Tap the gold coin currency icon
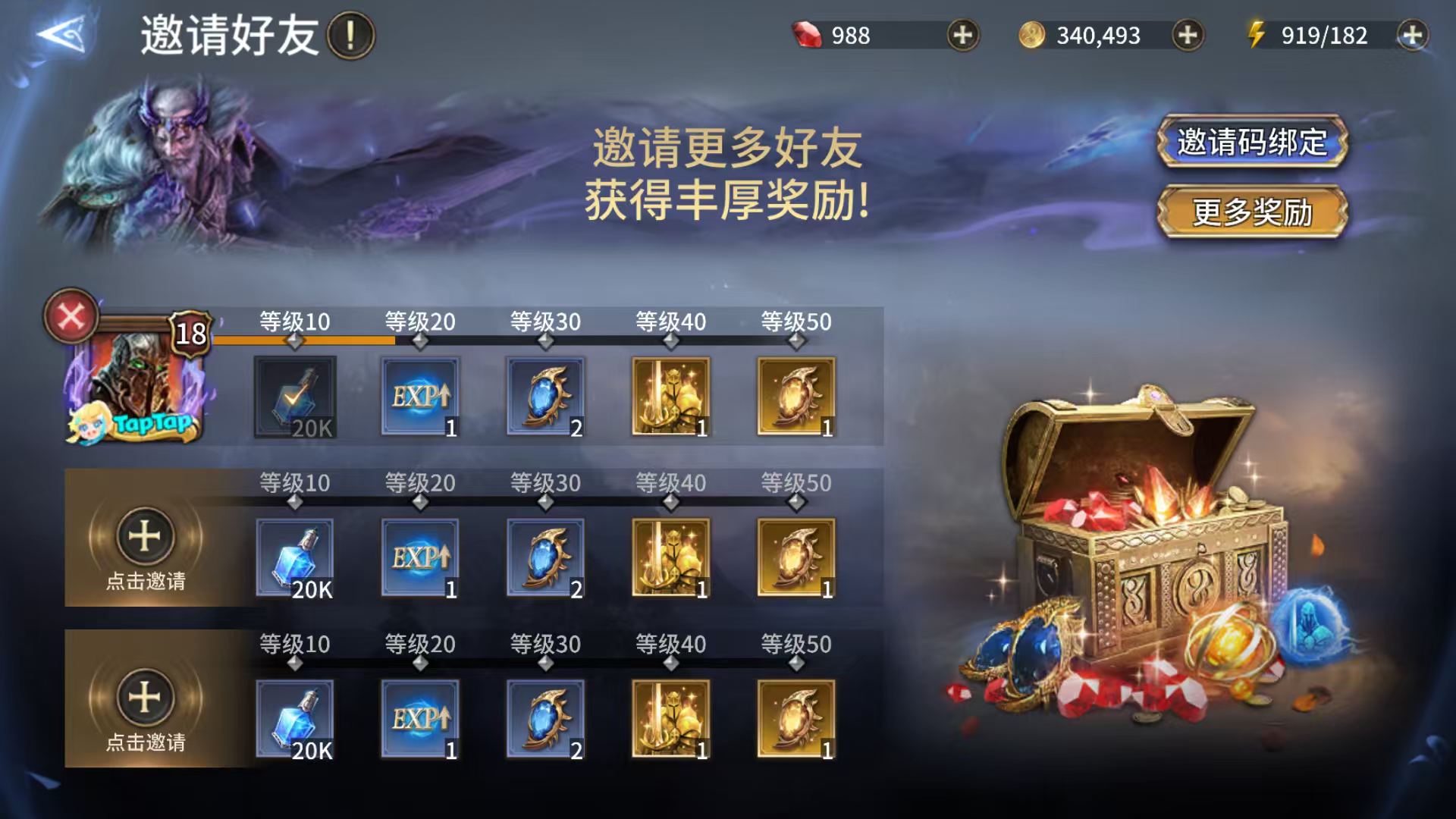 click(1034, 33)
